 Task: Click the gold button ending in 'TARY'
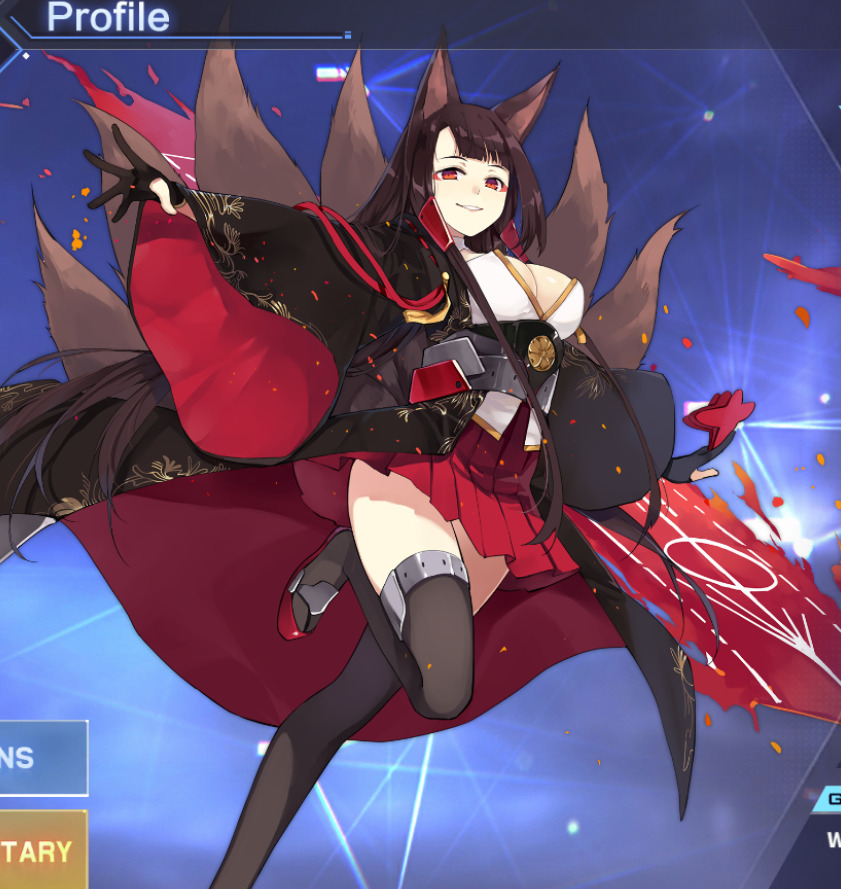click(x=40, y=850)
